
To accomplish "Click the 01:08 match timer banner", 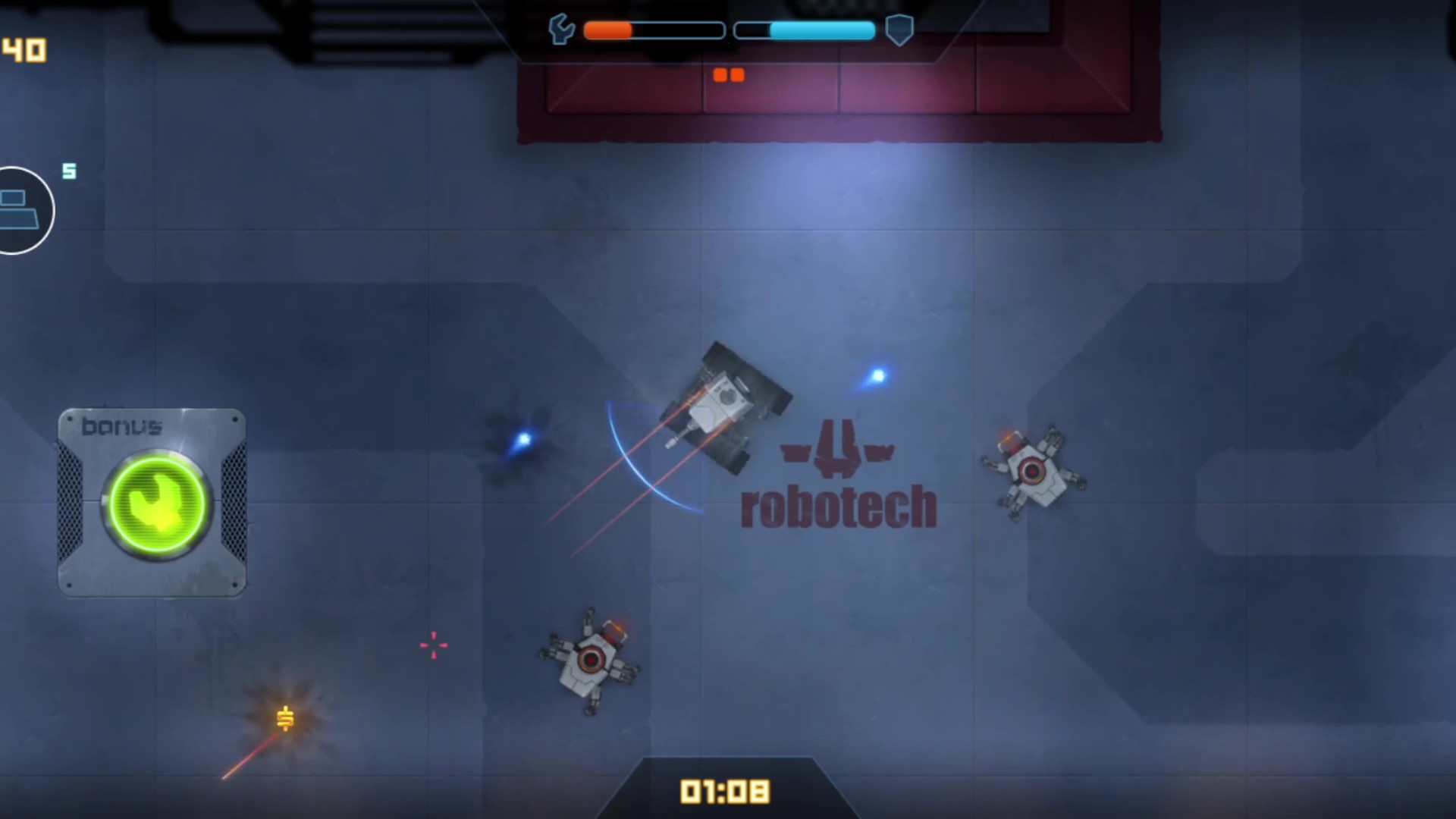I will pyautogui.click(x=726, y=790).
